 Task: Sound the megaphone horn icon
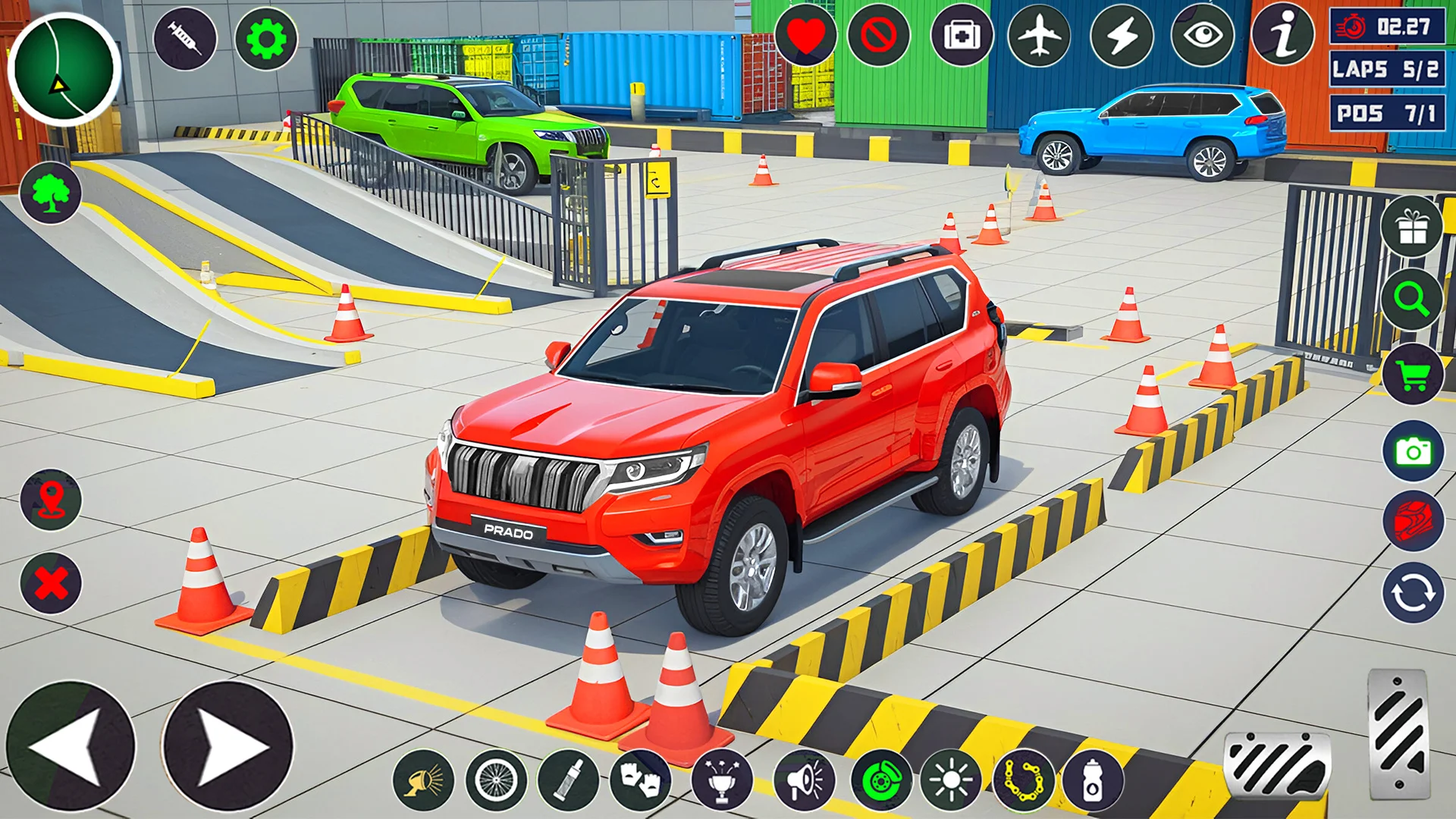(x=805, y=780)
